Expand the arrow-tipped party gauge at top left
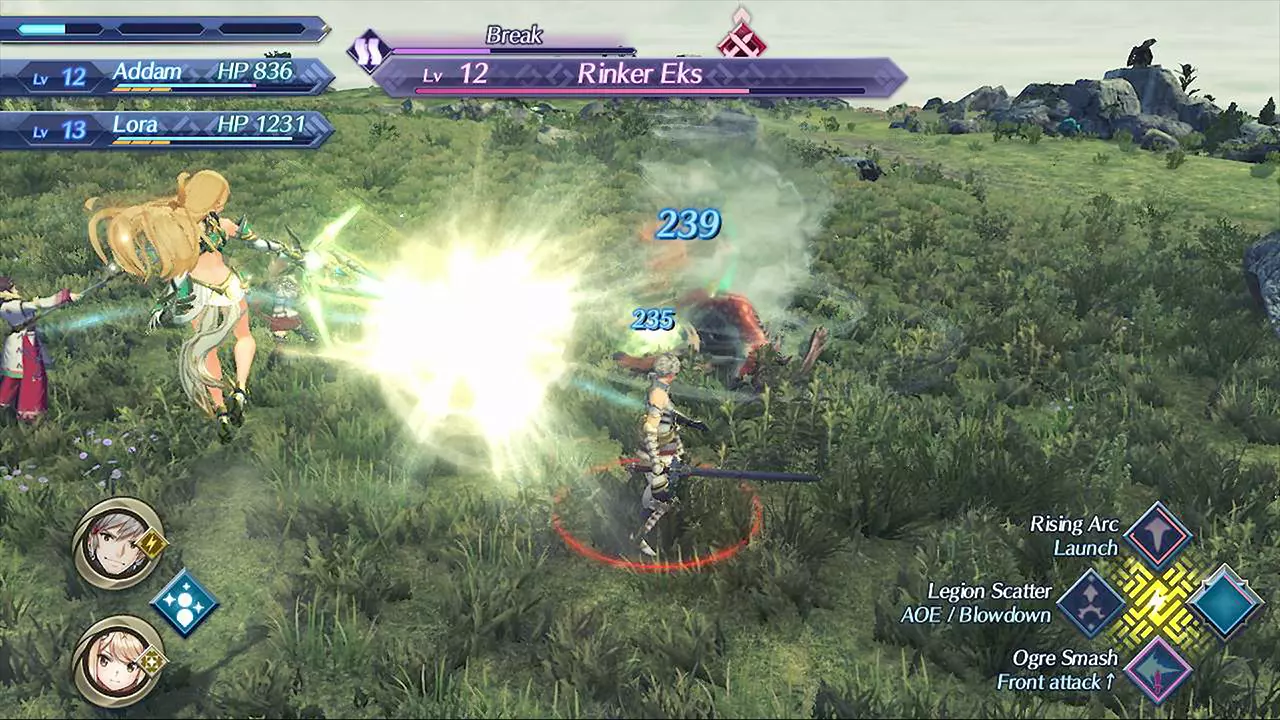The height and width of the screenshot is (720, 1280). tap(165, 30)
